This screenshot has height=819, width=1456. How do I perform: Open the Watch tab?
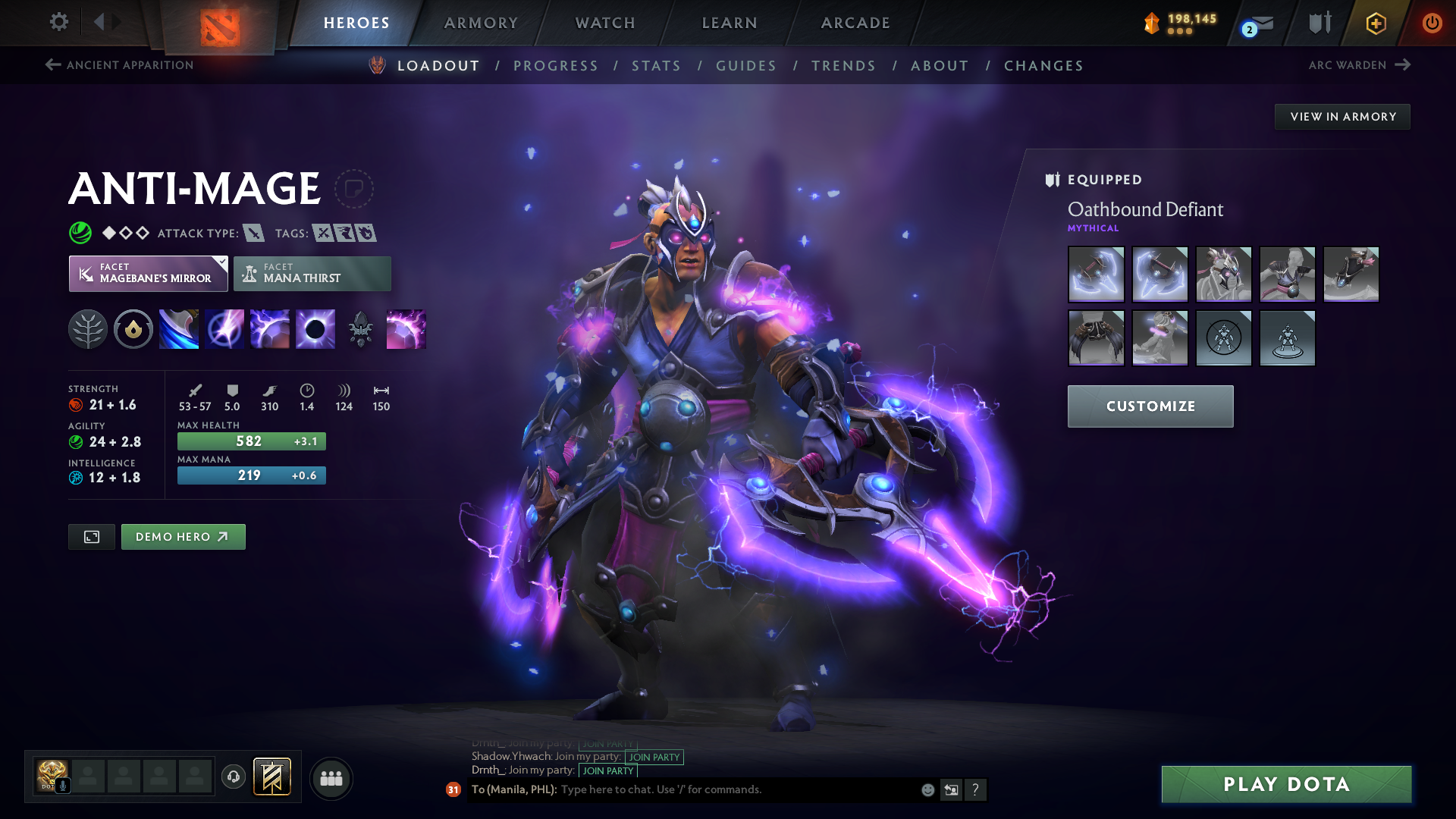click(605, 23)
